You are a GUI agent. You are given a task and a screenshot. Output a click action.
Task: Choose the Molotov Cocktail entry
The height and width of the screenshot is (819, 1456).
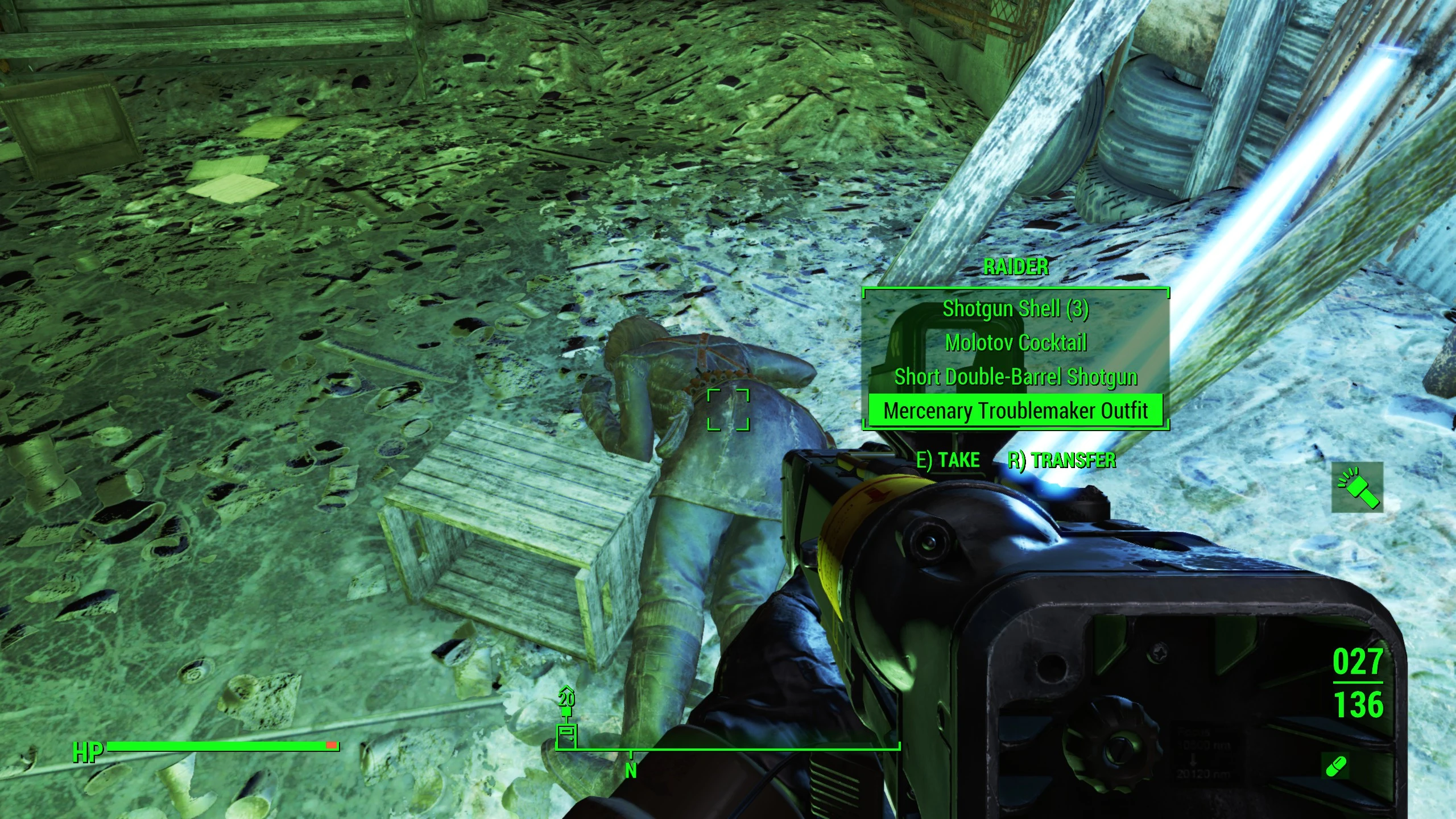1016,343
